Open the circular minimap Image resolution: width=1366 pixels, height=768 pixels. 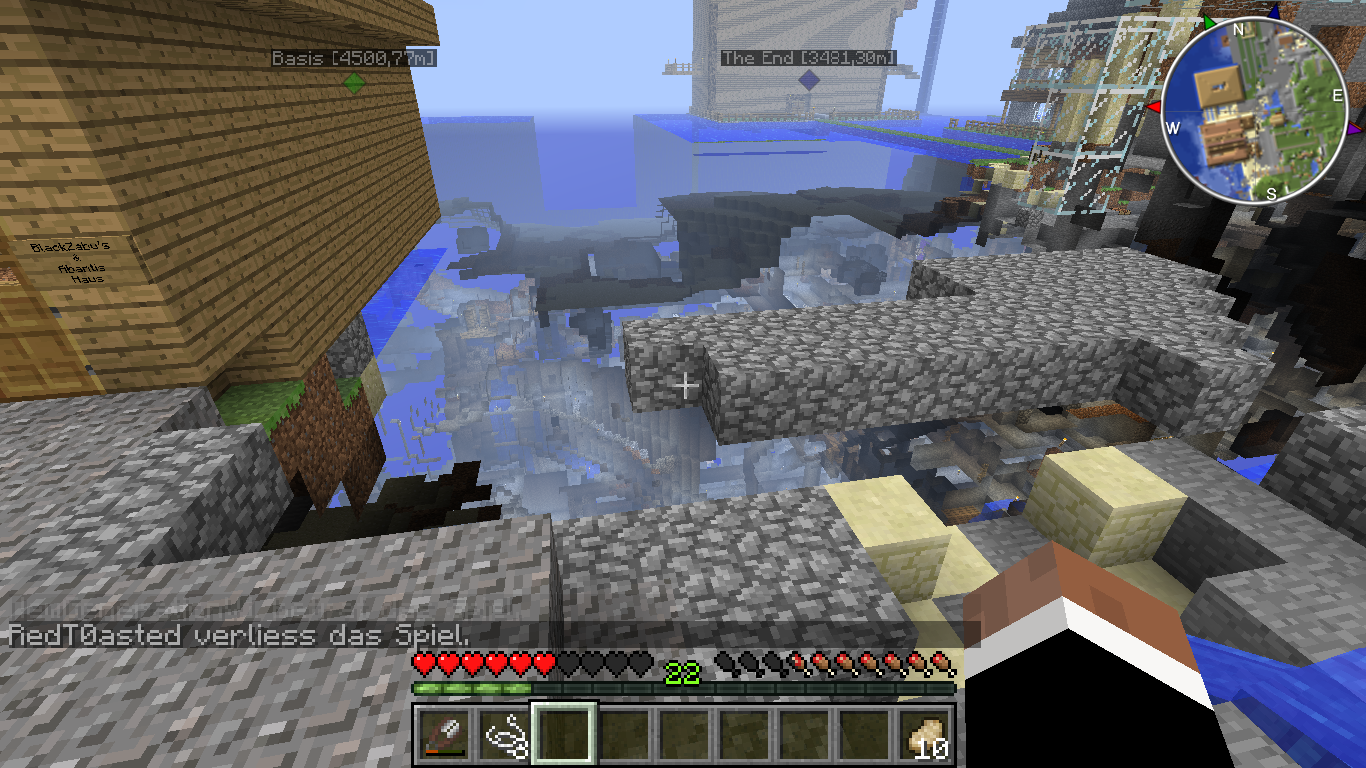[1254, 111]
